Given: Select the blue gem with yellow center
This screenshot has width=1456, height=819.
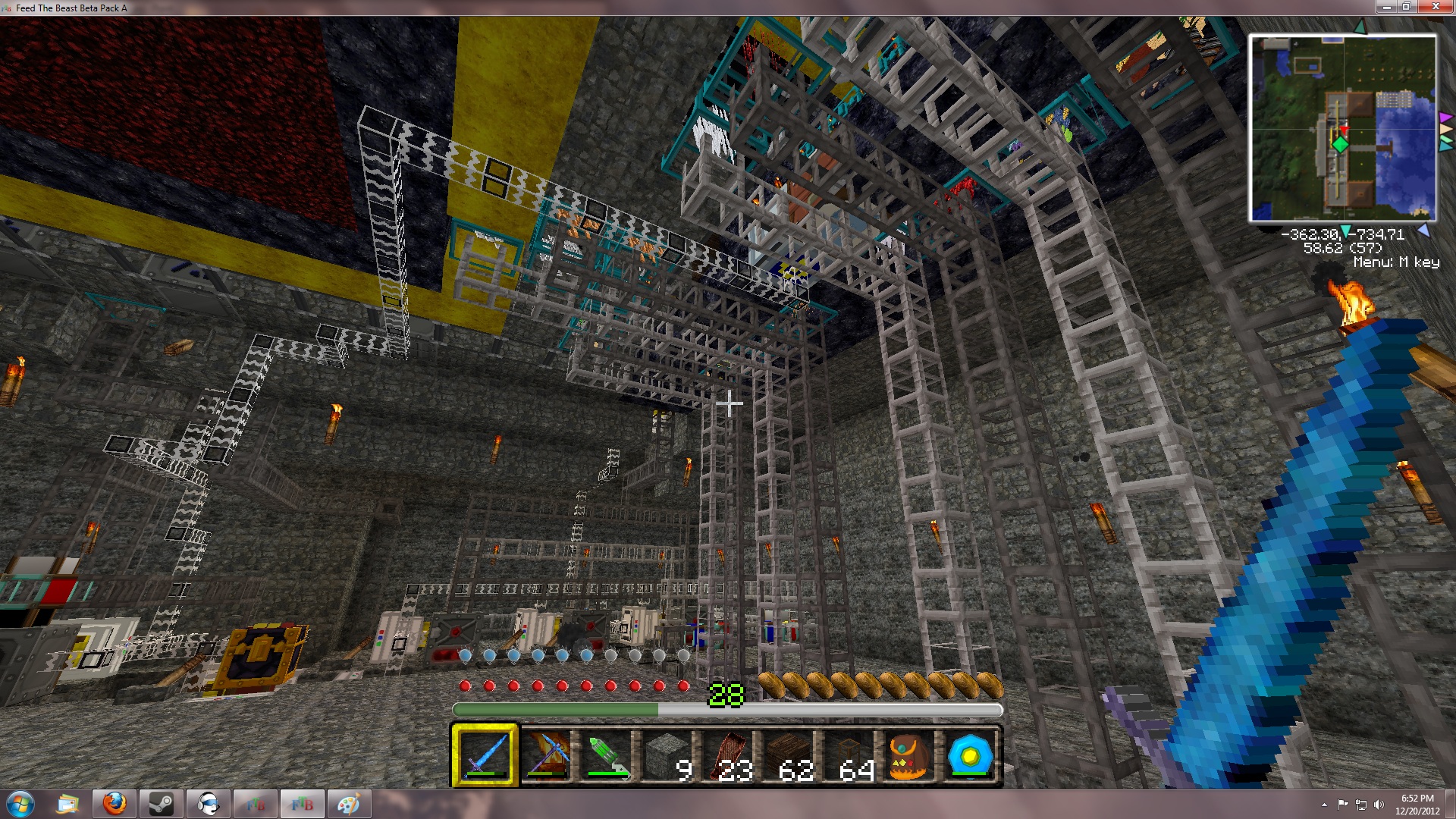Looking at the screenshot, I should [x=970, y=755].
